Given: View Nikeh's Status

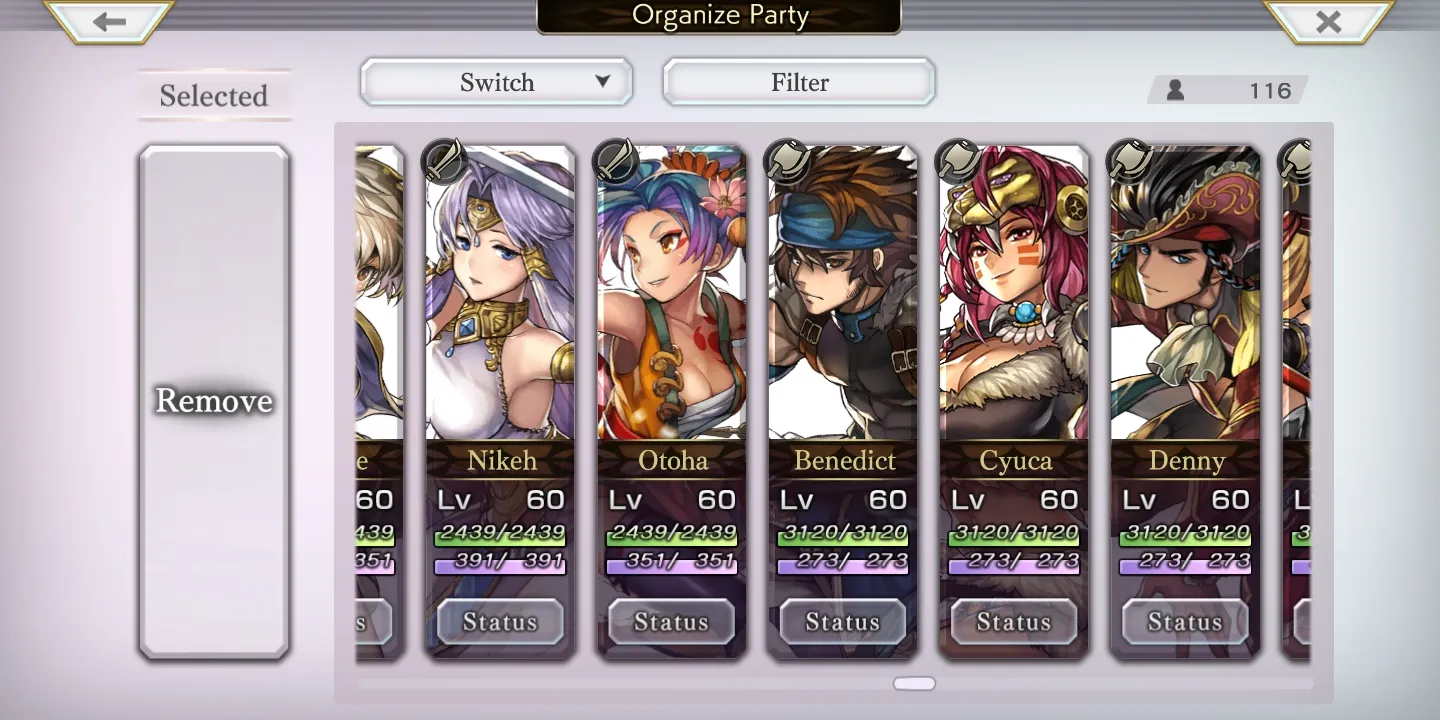Looking at the screenshot, I should click(500, 622).
